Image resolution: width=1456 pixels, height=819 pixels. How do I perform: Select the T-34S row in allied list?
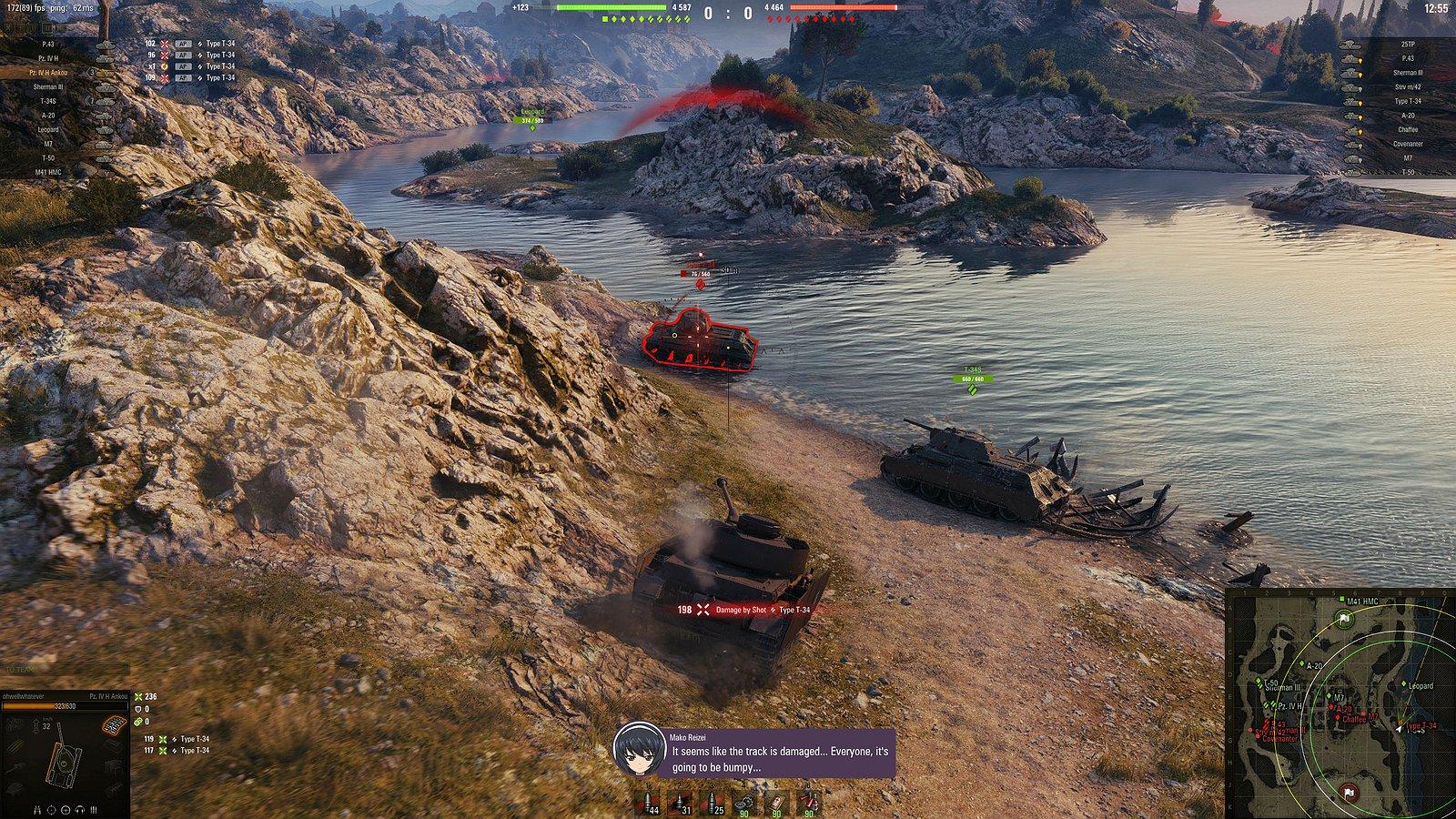(49, 101)
